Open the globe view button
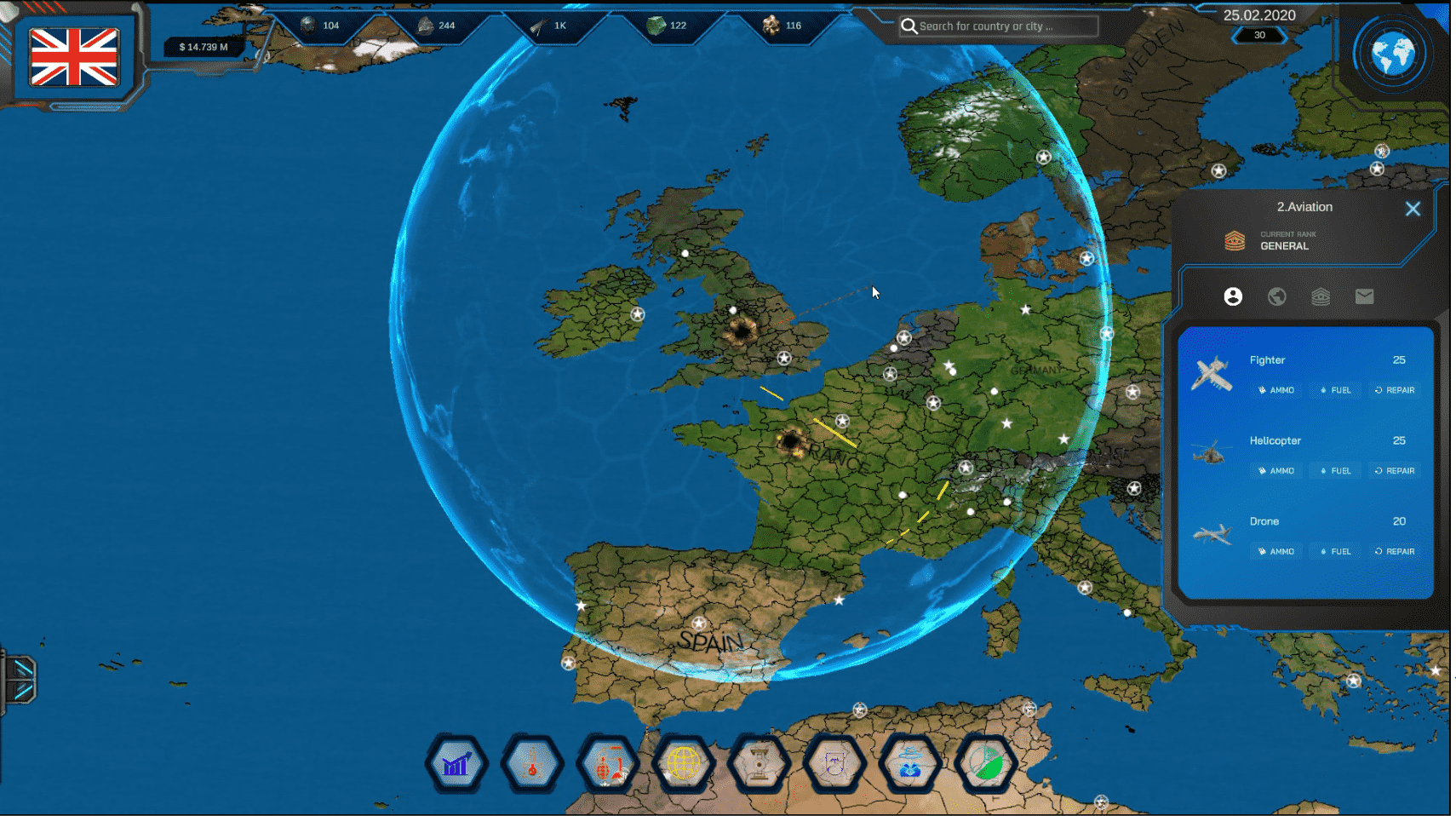 pyautogui.click(x=1393, y=55)
